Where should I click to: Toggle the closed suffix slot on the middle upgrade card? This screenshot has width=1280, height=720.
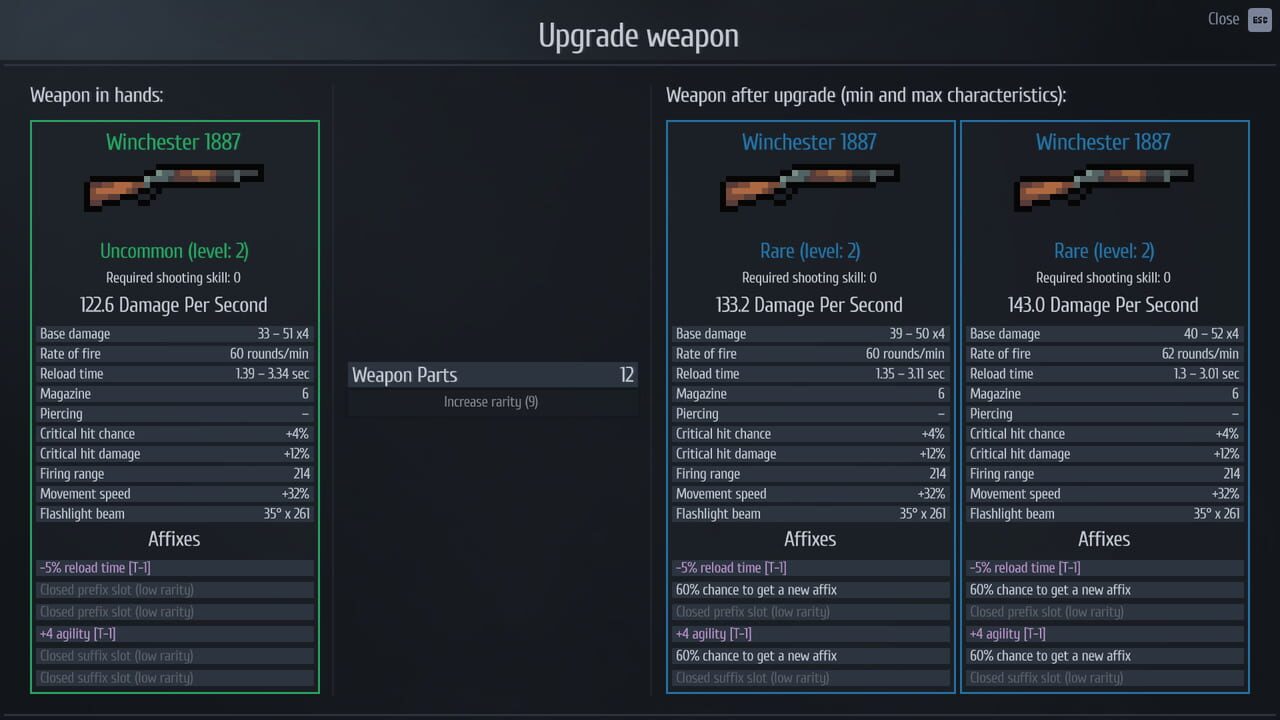coord(810,677)
